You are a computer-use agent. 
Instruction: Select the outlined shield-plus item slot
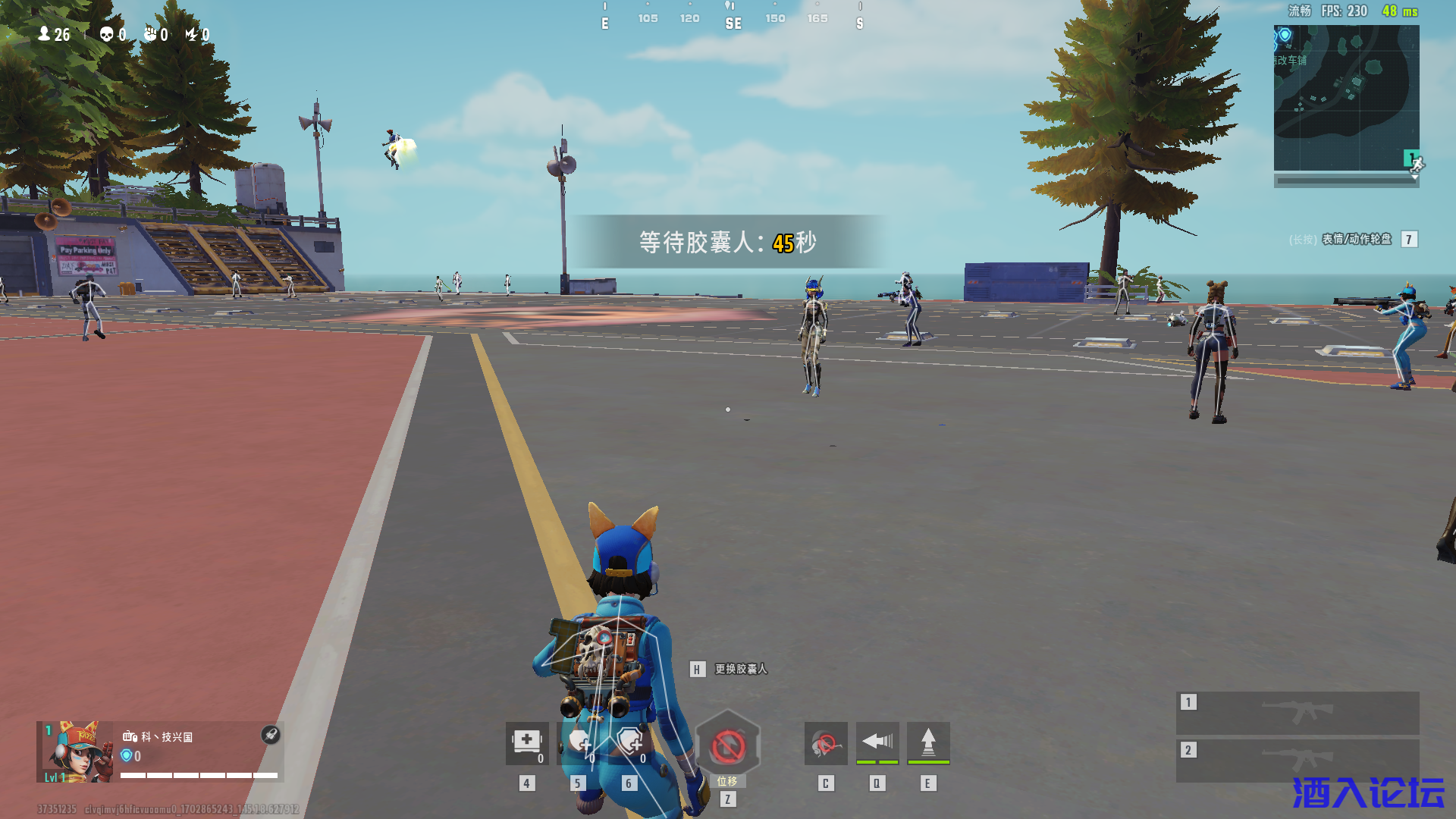coord(629,743)
